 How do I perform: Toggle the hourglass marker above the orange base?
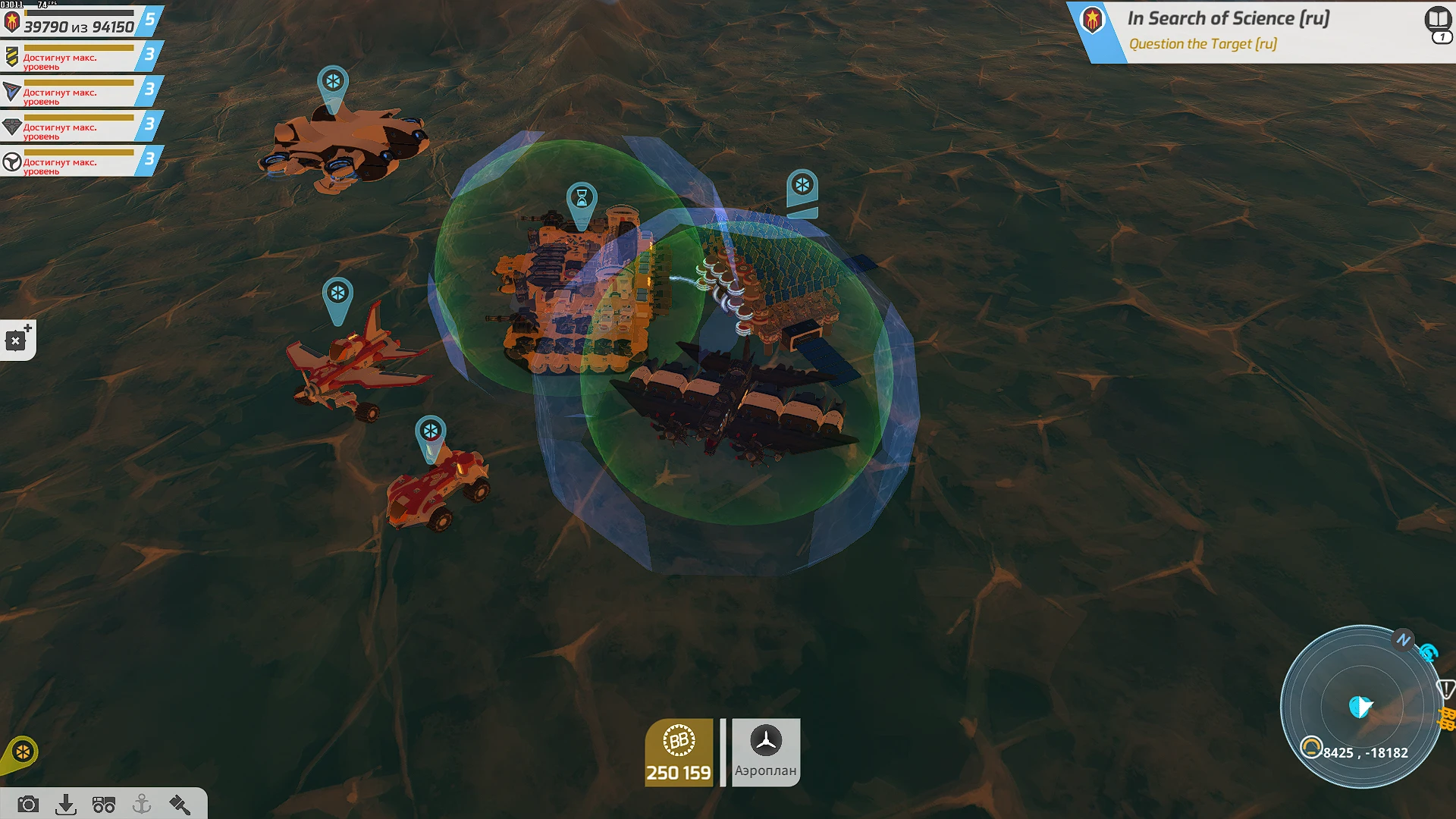pos(581,199)
